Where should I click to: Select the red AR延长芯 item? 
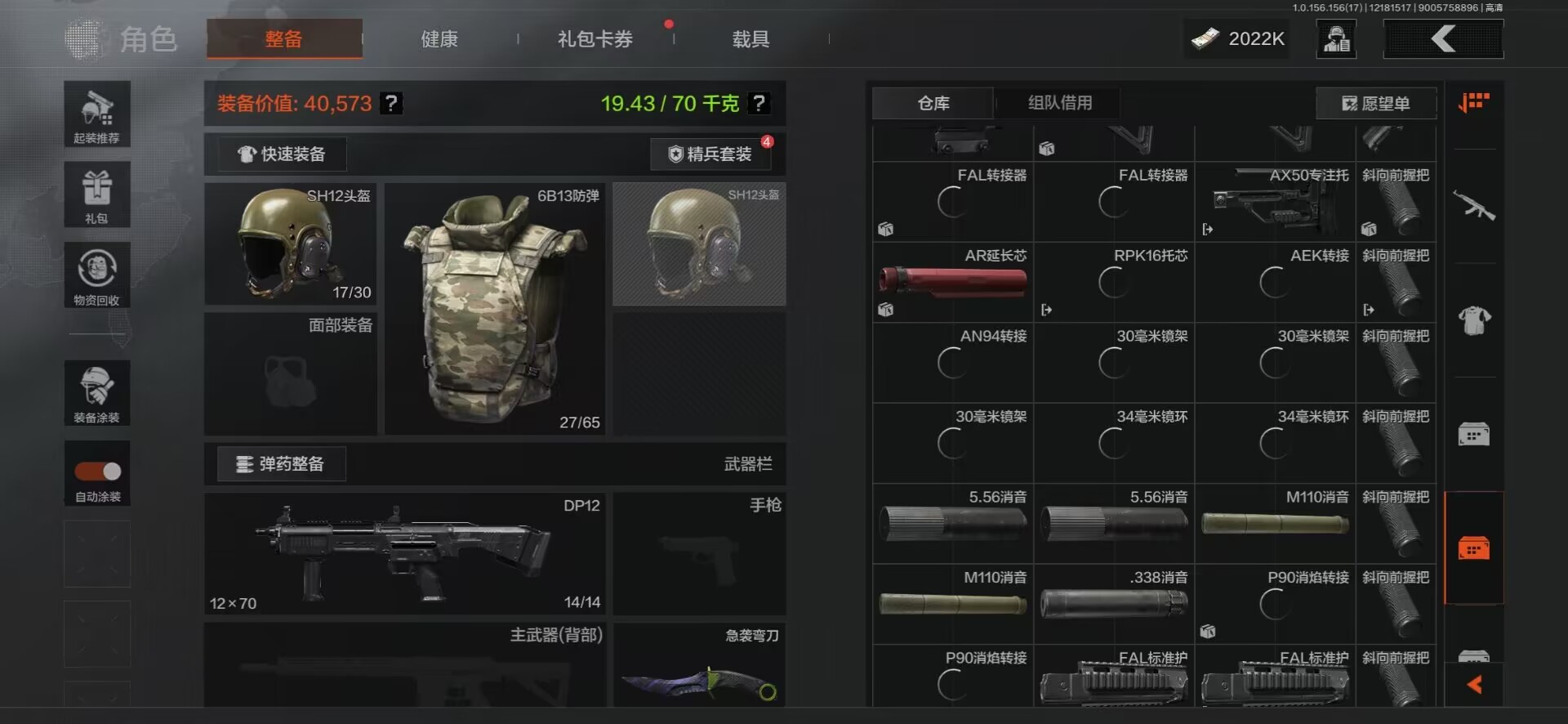[x=952, y=281]
